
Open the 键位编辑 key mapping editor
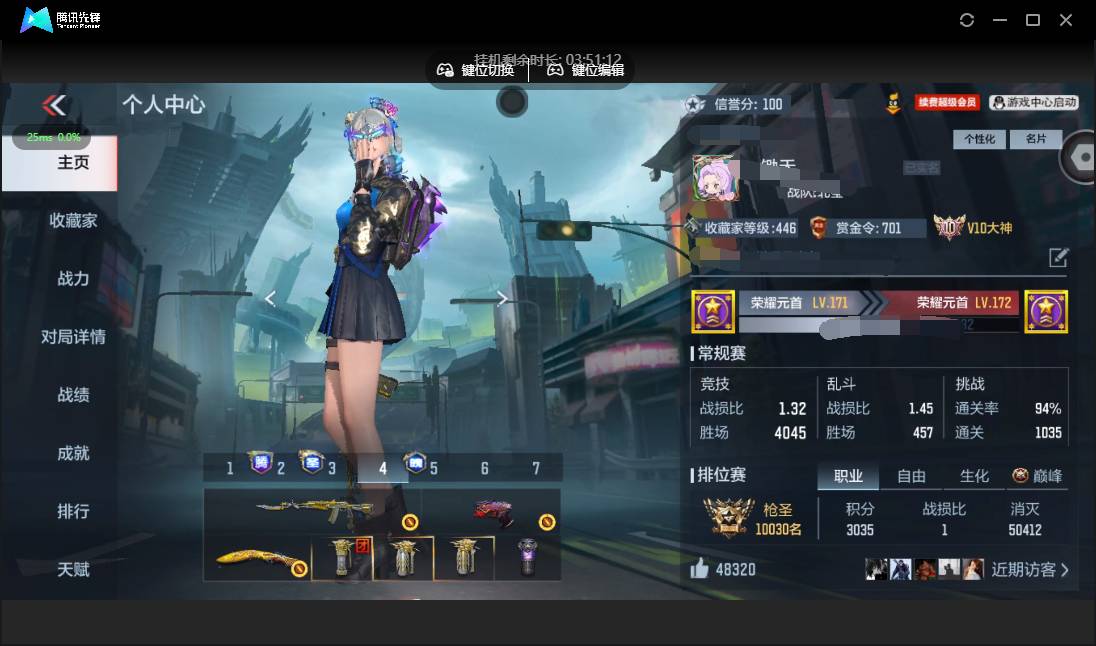(x=586, y=70)
